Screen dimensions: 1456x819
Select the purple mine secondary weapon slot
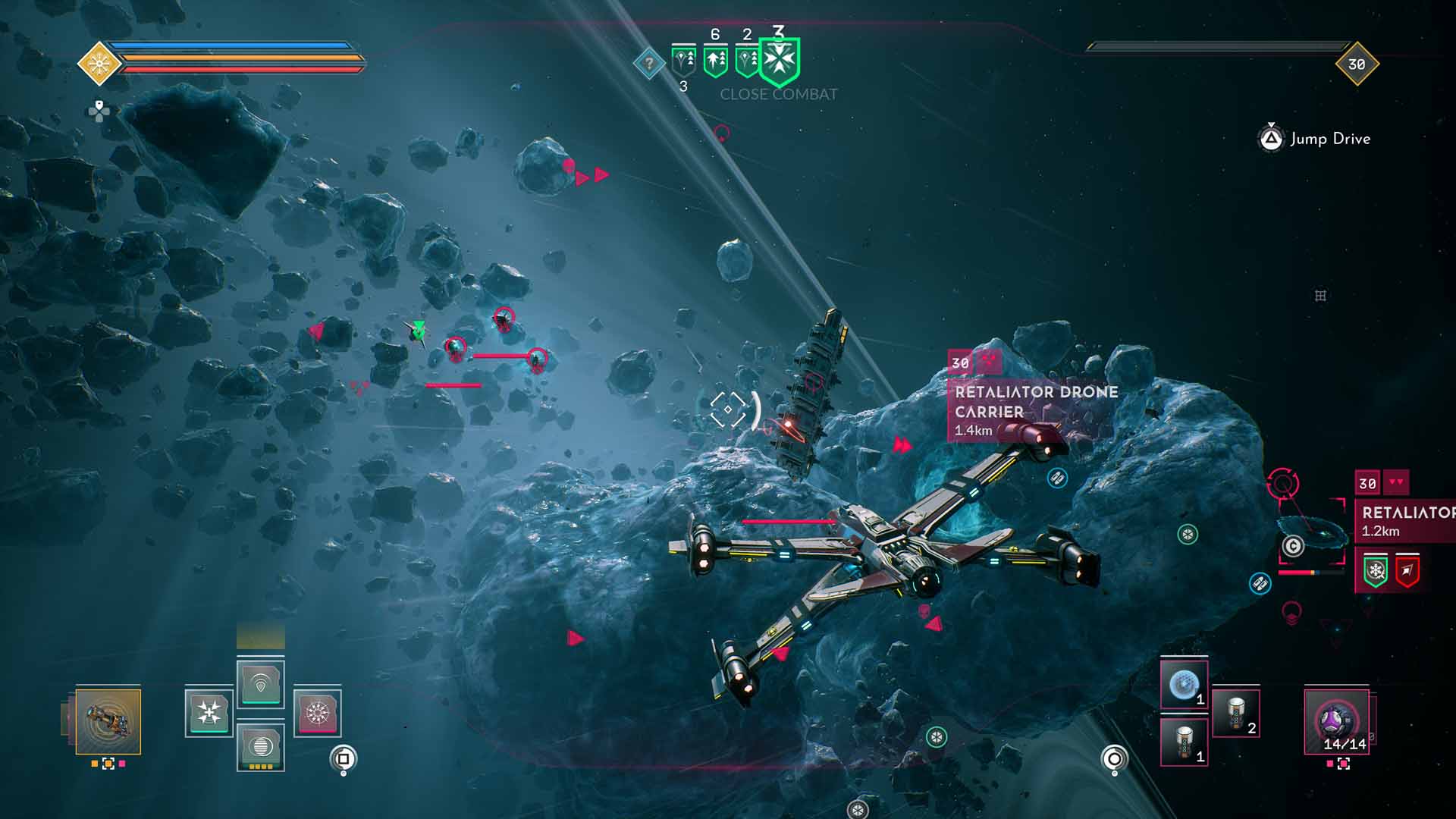[x=1336, y=720]
